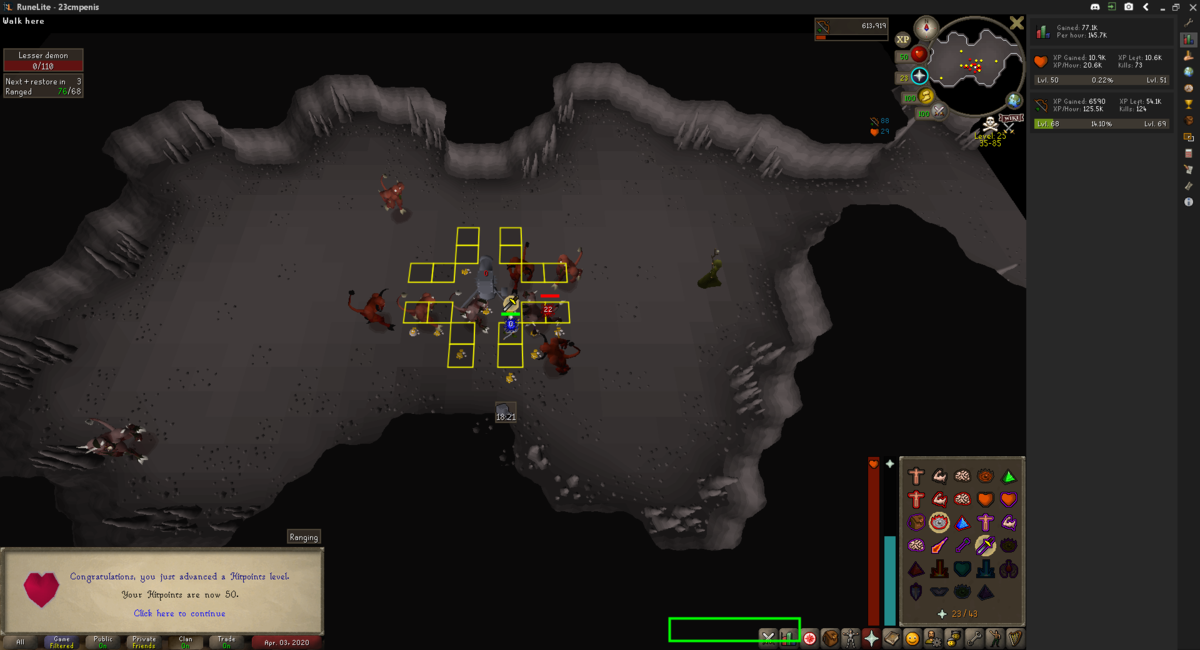1200x650 pixels.
Task: Open the settings wrench tab
Action: 975,637
